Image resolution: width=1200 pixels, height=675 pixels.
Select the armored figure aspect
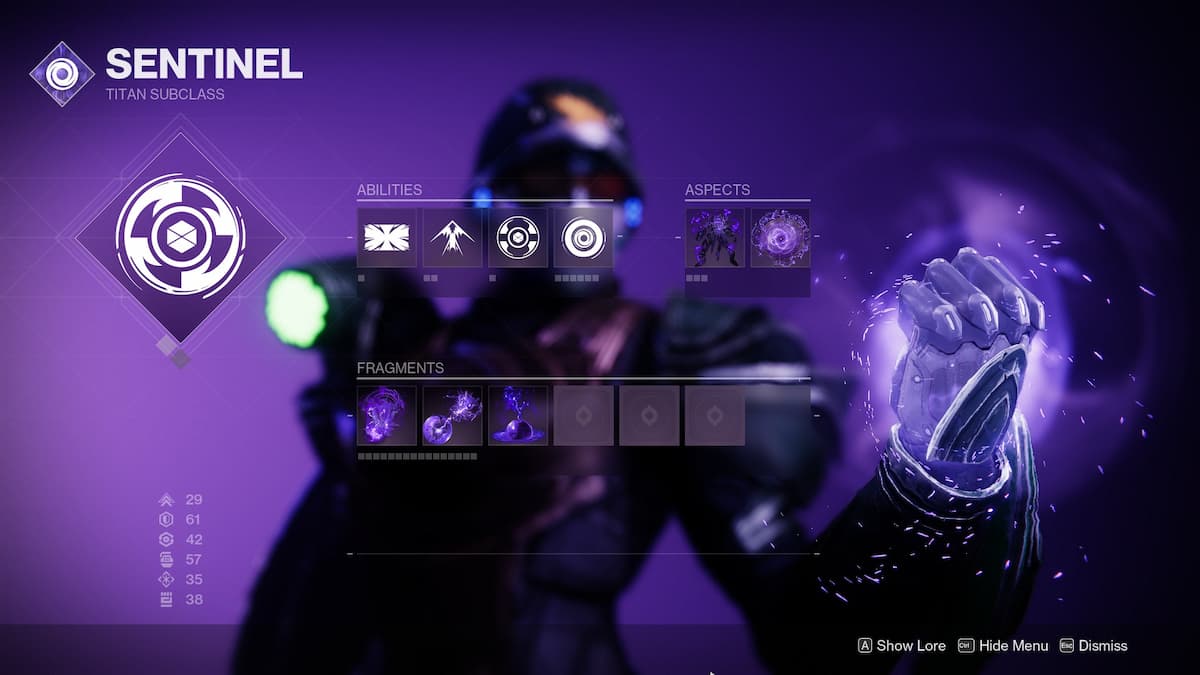pos(715,237)
